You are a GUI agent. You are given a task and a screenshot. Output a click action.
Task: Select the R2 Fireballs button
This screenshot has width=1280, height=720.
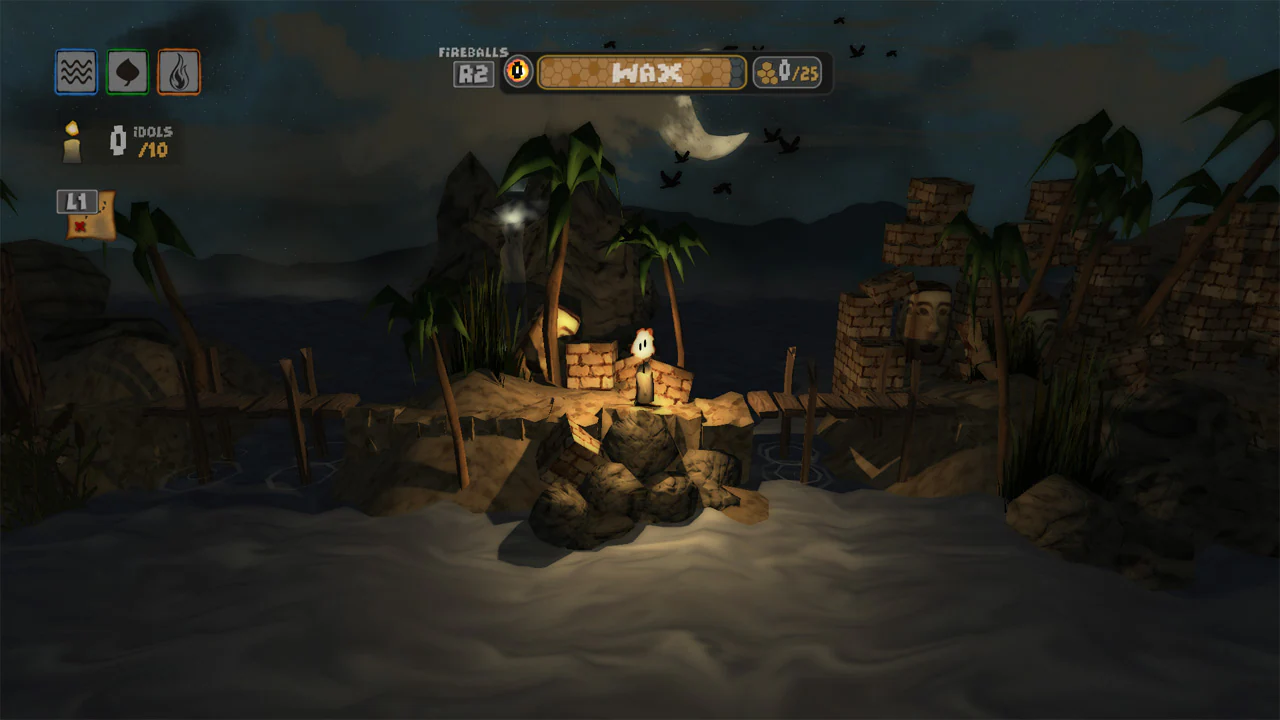tap(472, 74)
